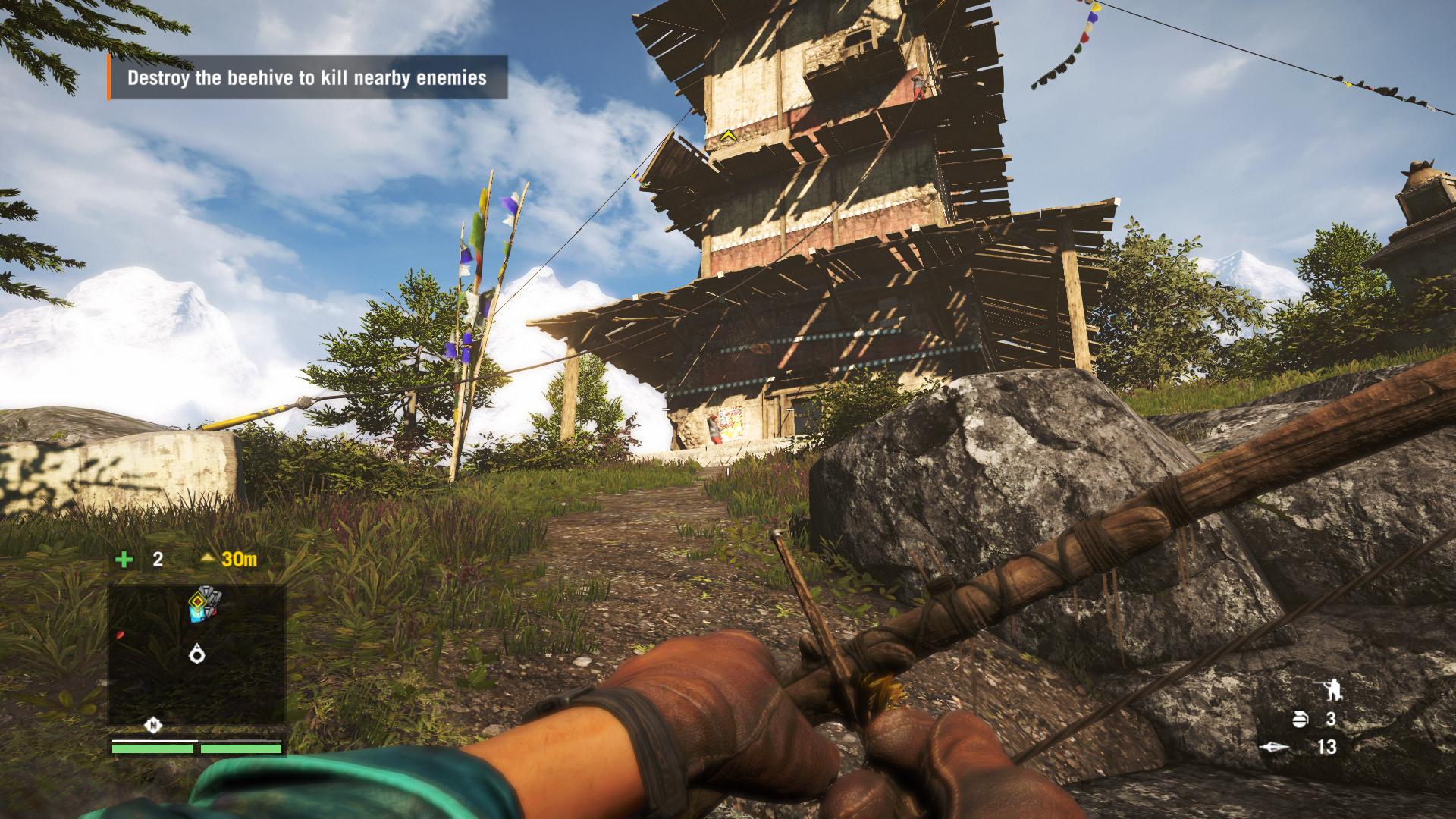
Task: Open the minimap
Action: pos(196,654)
